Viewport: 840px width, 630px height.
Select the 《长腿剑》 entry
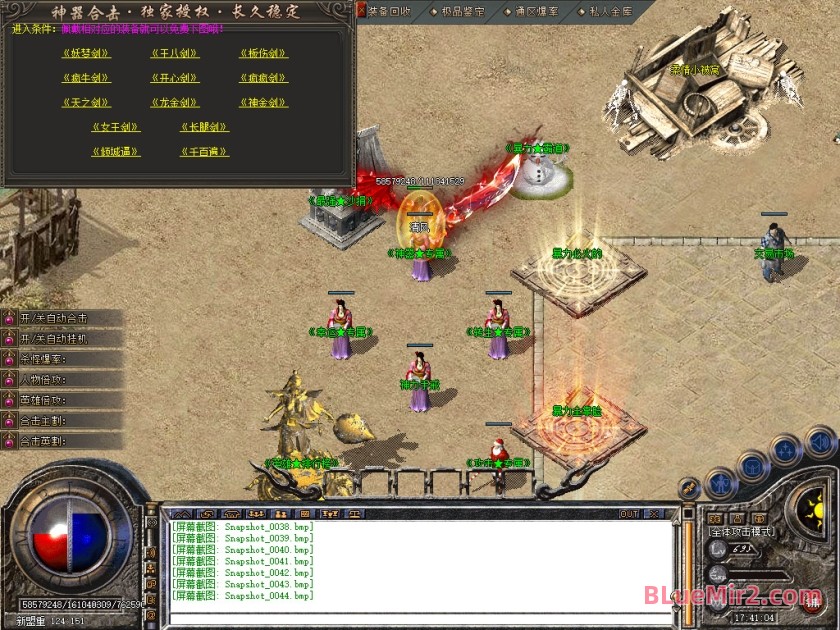pyautogui.click(x=205, y=128)
